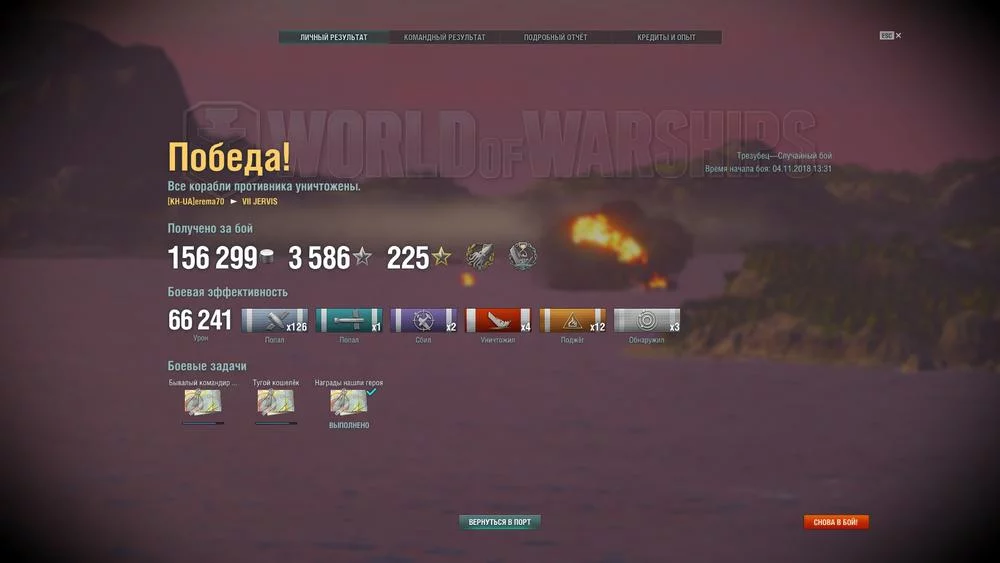The height and width of the screenshot is (563, 1000).
Task: Start another battle with Снова в бой!
Action: [x=836, y=522]
